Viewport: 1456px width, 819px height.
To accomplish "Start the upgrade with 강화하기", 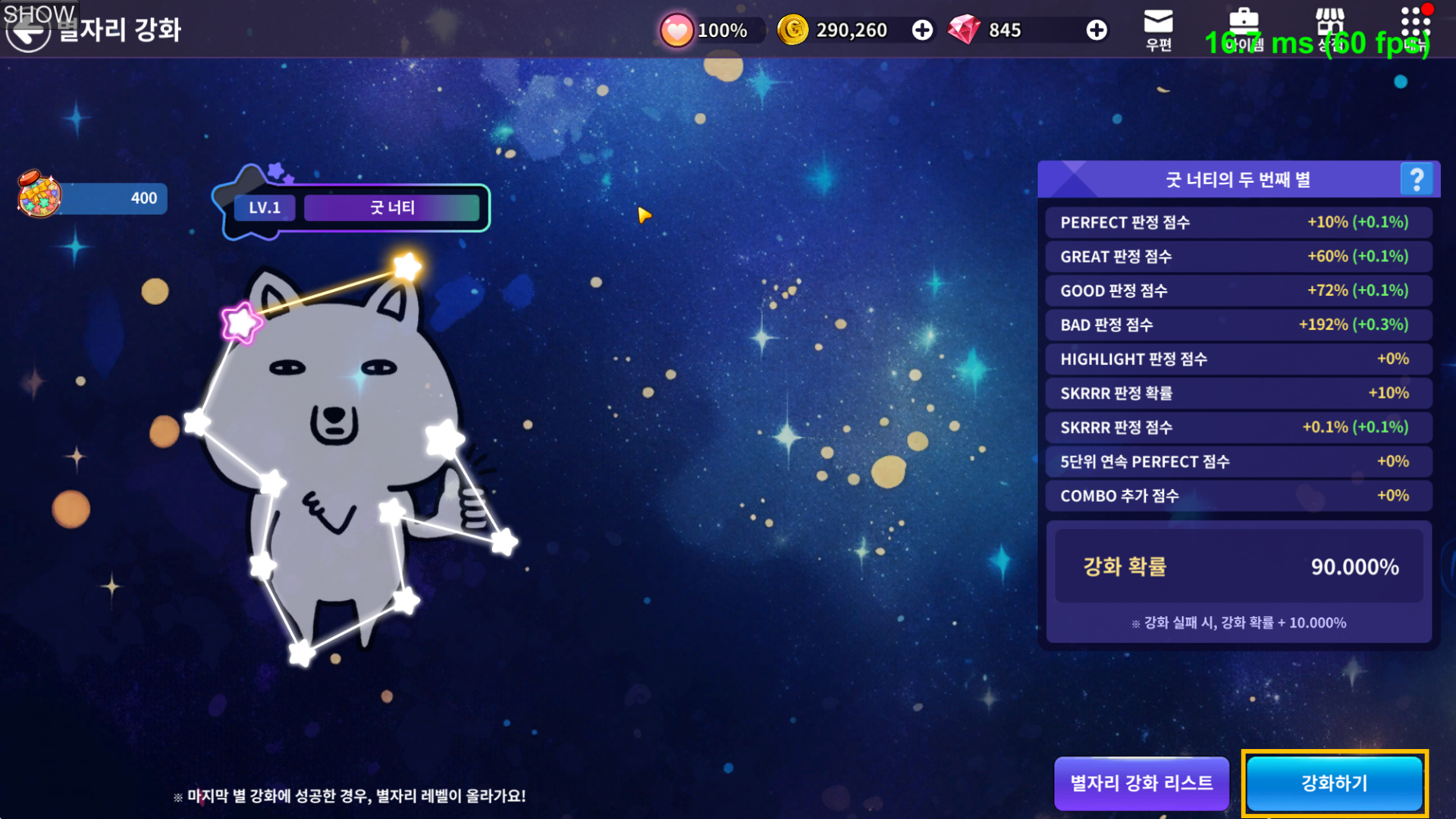I will 1335,783.
